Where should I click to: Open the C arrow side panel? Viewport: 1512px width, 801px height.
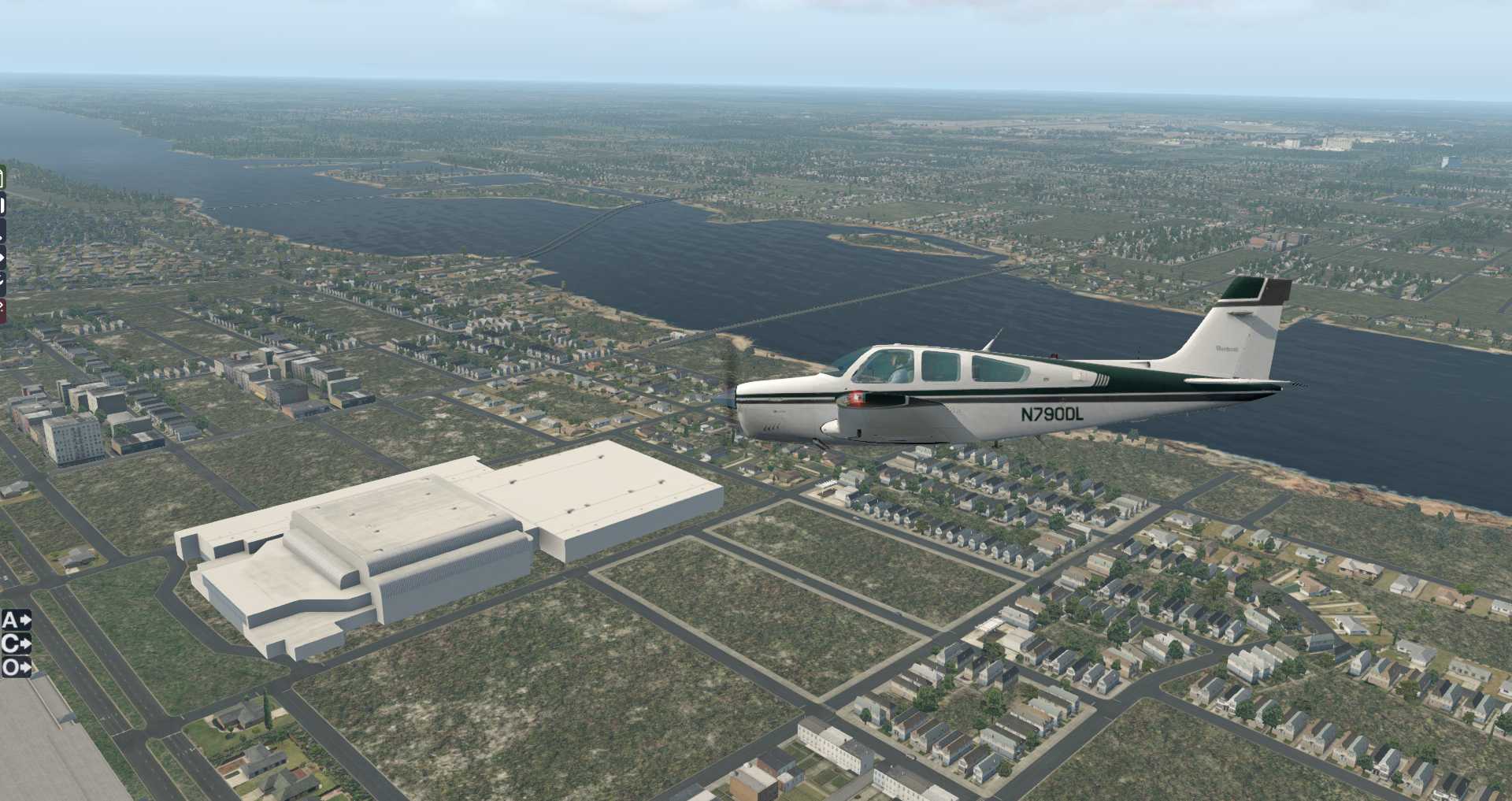(x=16, y=644)
